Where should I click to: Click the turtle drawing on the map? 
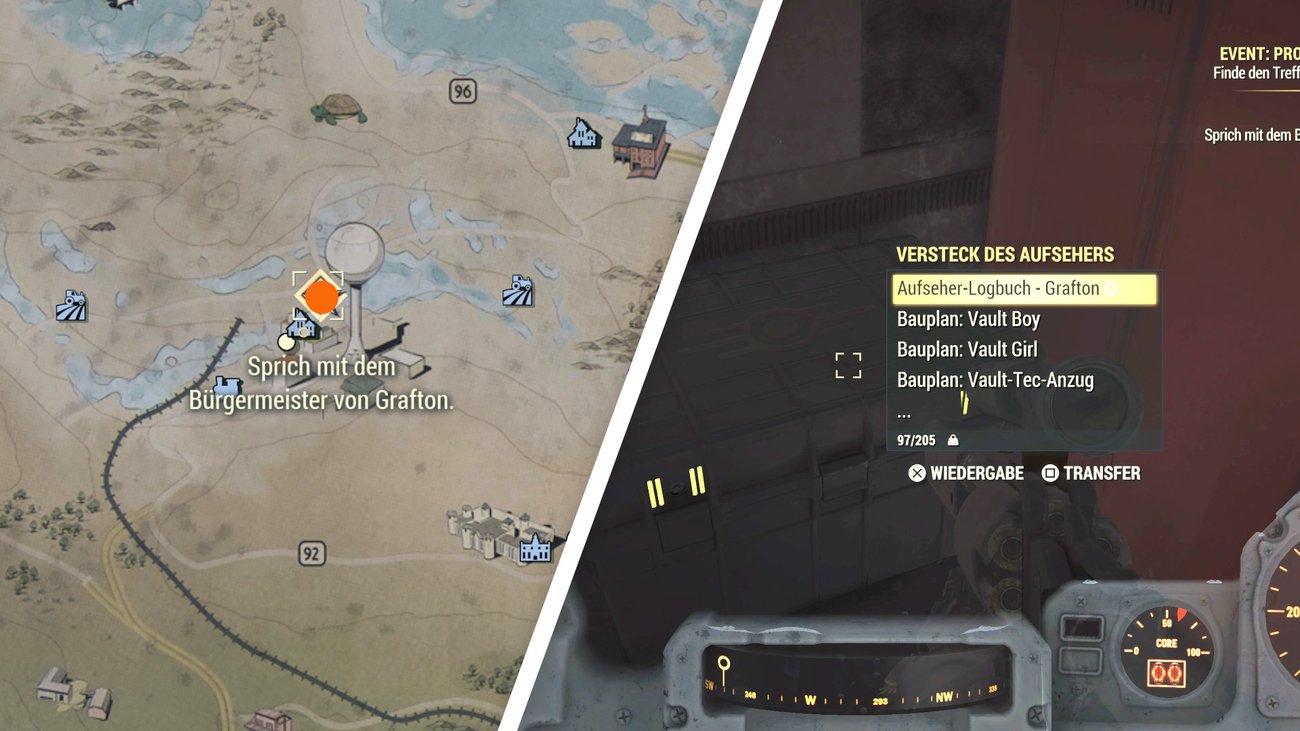(x=340, y=105)
